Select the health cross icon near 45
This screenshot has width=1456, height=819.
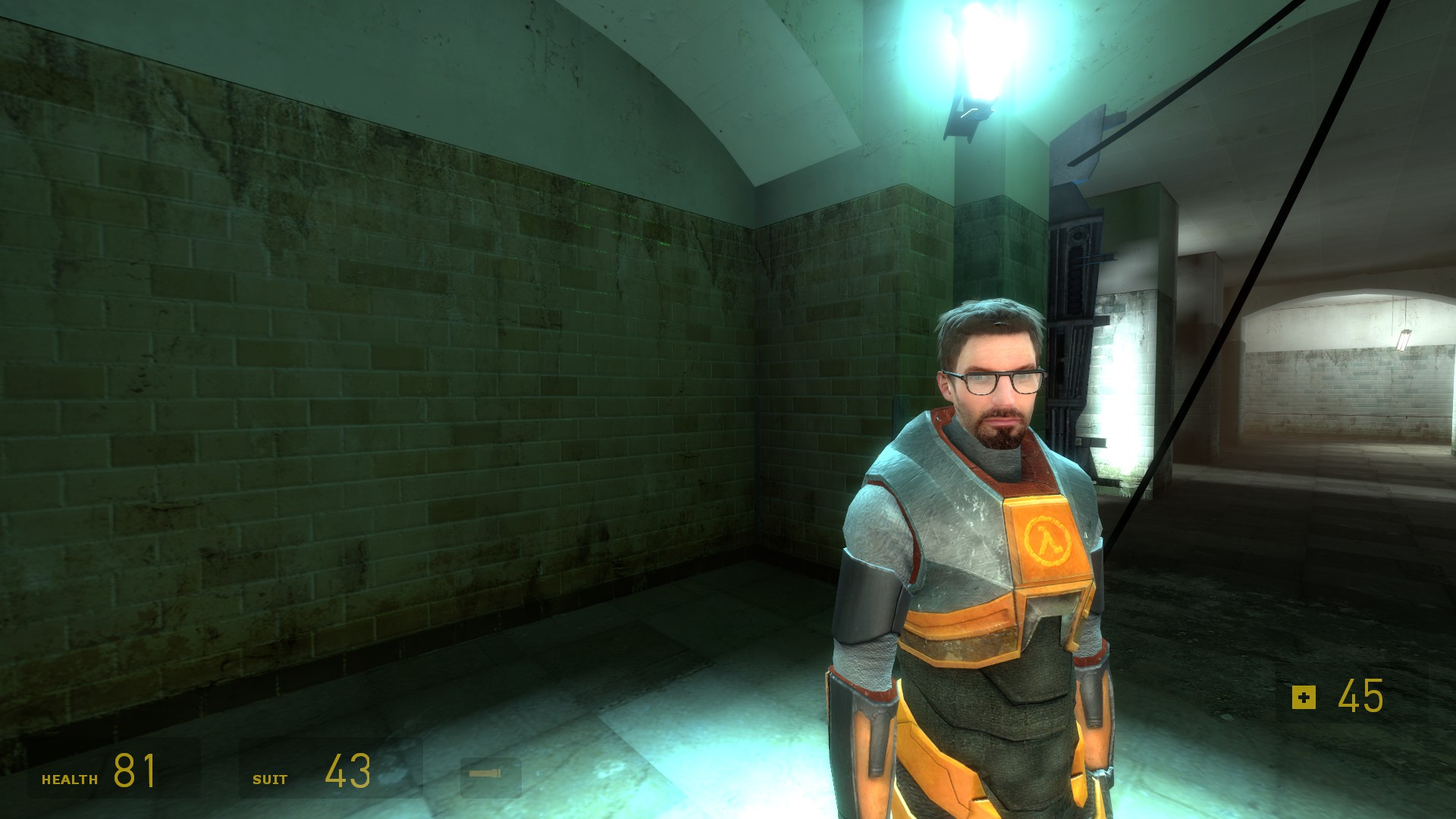(1304, 696)
